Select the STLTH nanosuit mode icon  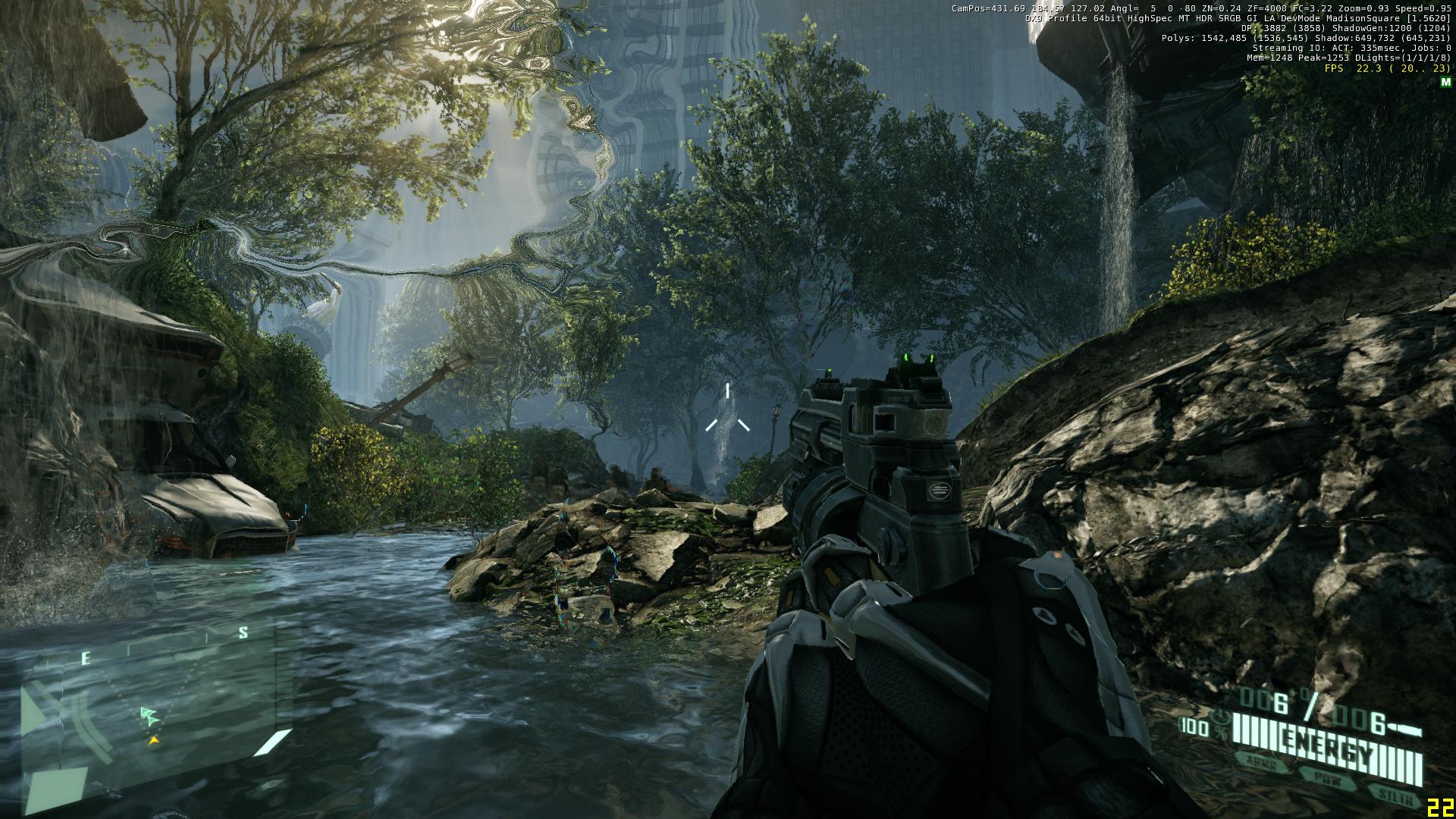pyautogui.click(x=1395, y=794)
